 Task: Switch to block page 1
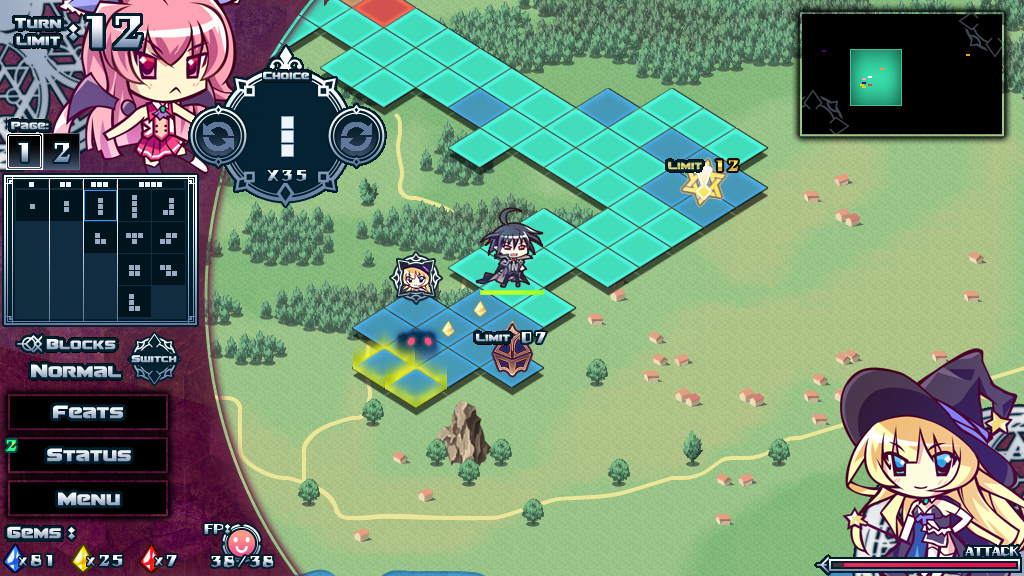[24, 152]
